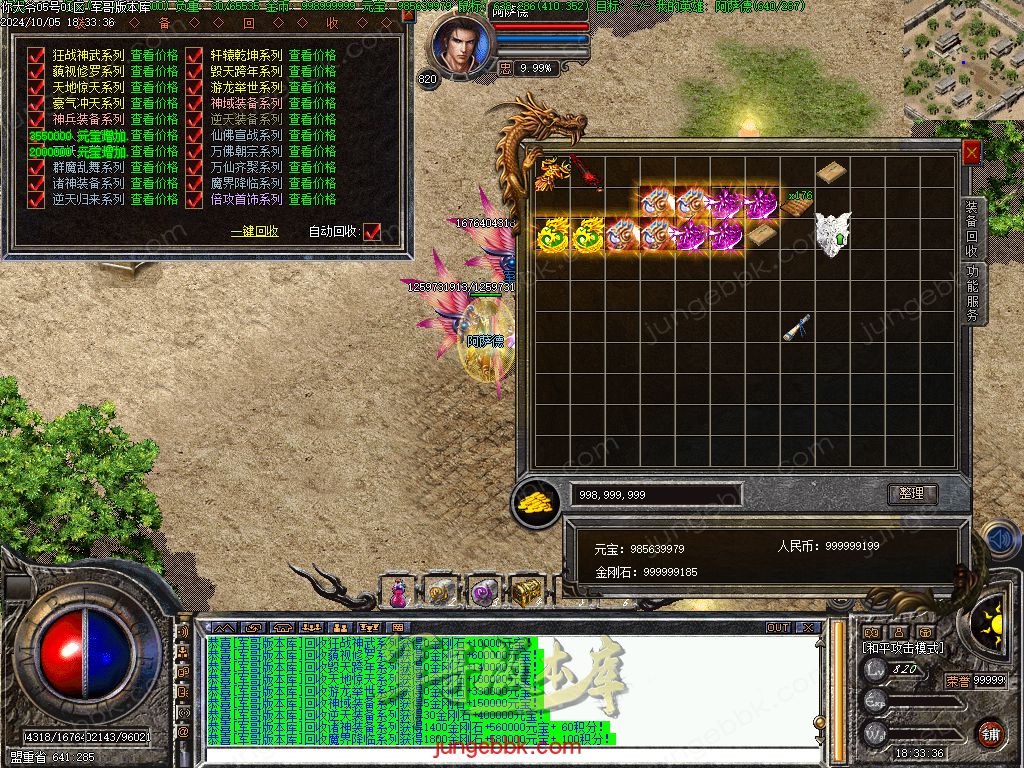Toggle the 自动回收 auto-recycle checkbox
Screen dimensions: 1024x768
(372, 232)
